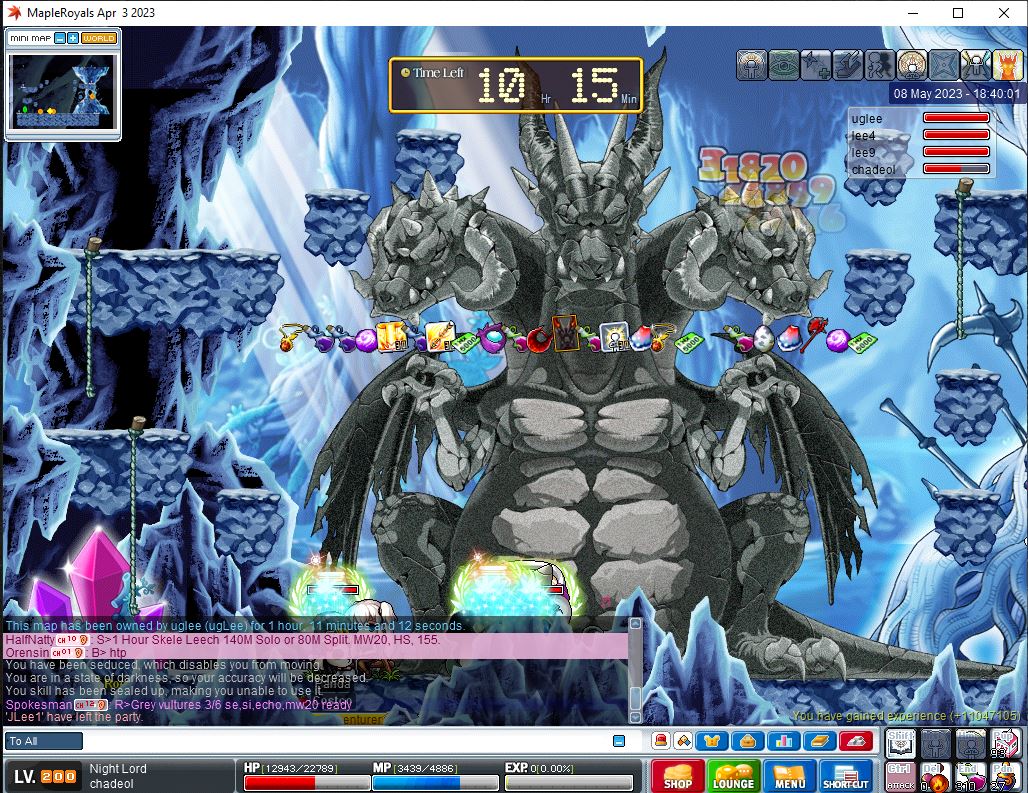Open the Lounge button
Screen dimensions: 1028x793
click(x=733, y=777)
